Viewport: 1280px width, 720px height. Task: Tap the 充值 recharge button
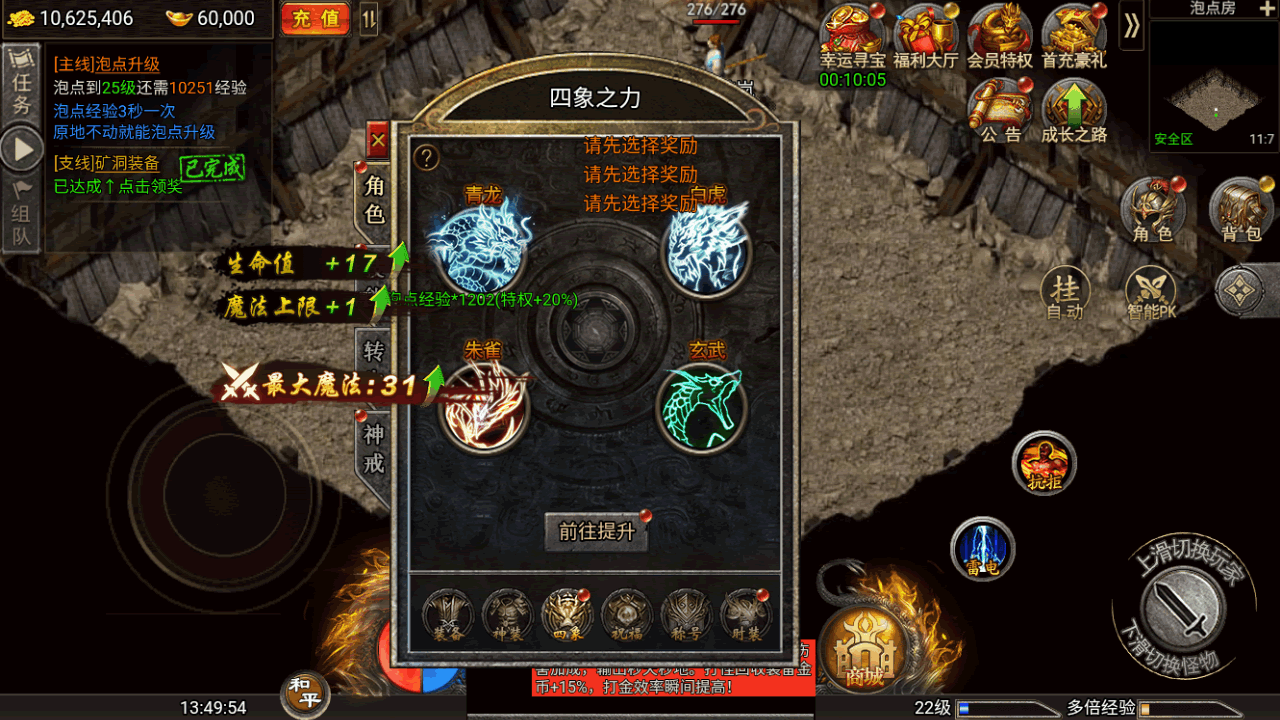(316, 19)
